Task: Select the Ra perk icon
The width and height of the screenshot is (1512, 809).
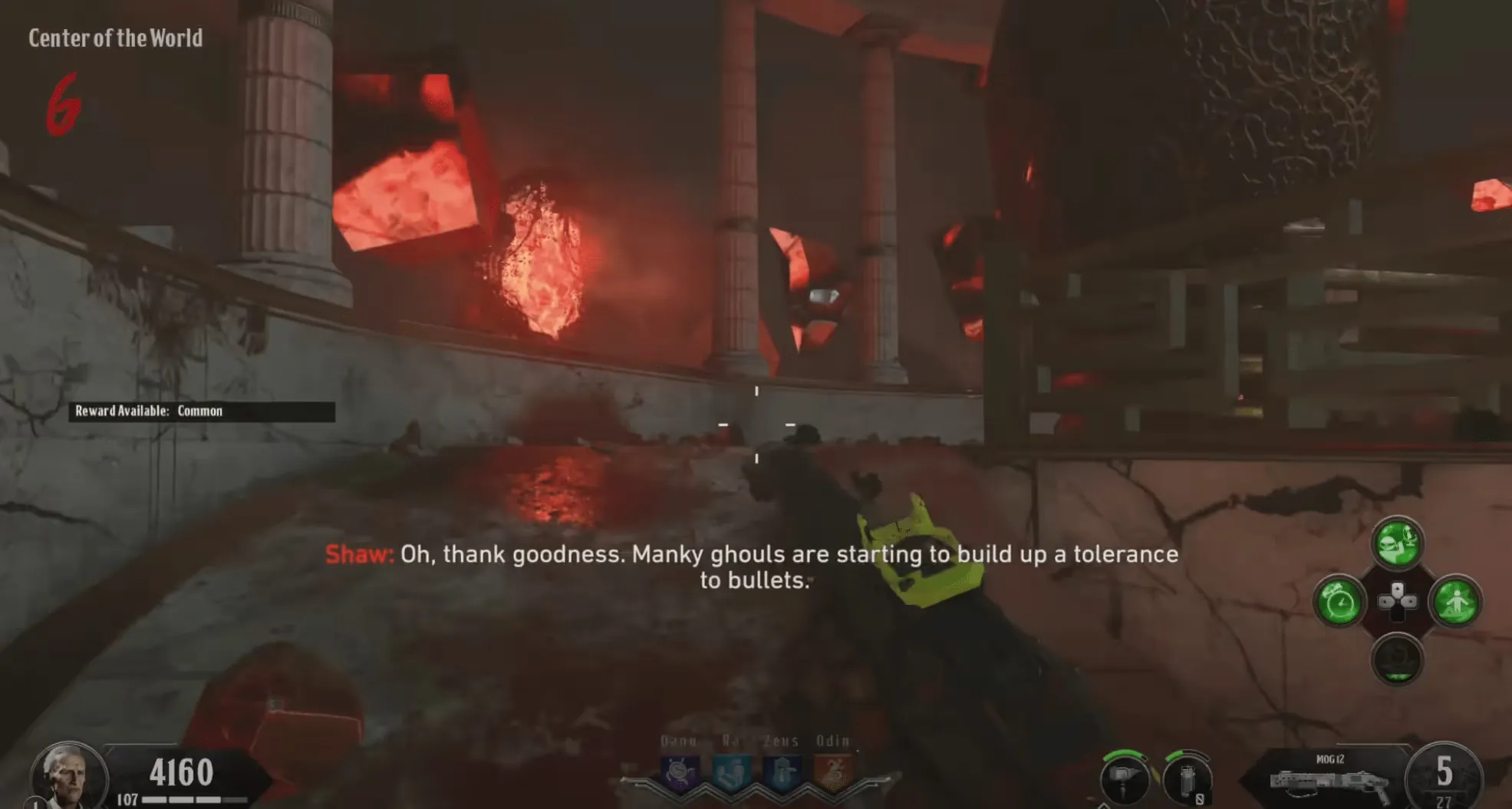Action: 731,772
